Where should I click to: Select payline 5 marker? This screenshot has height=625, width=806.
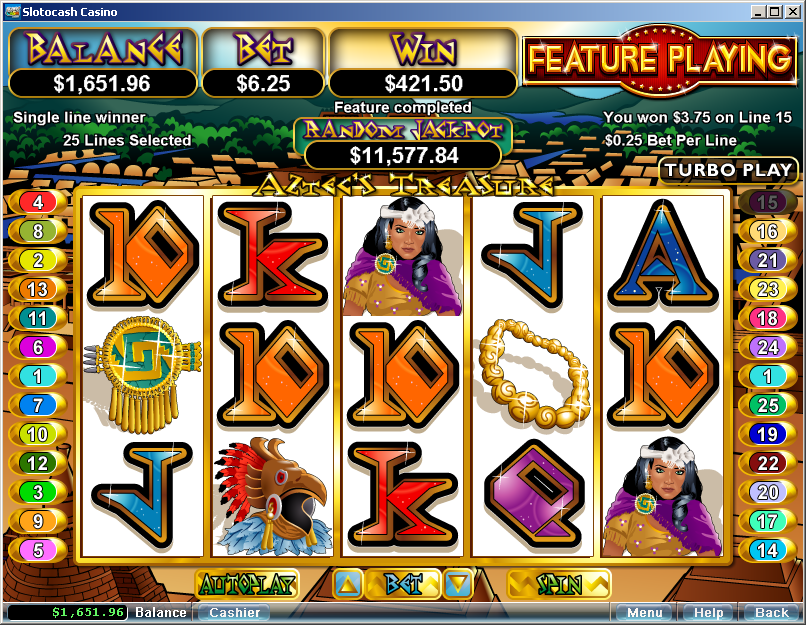[x=38, y=550]
